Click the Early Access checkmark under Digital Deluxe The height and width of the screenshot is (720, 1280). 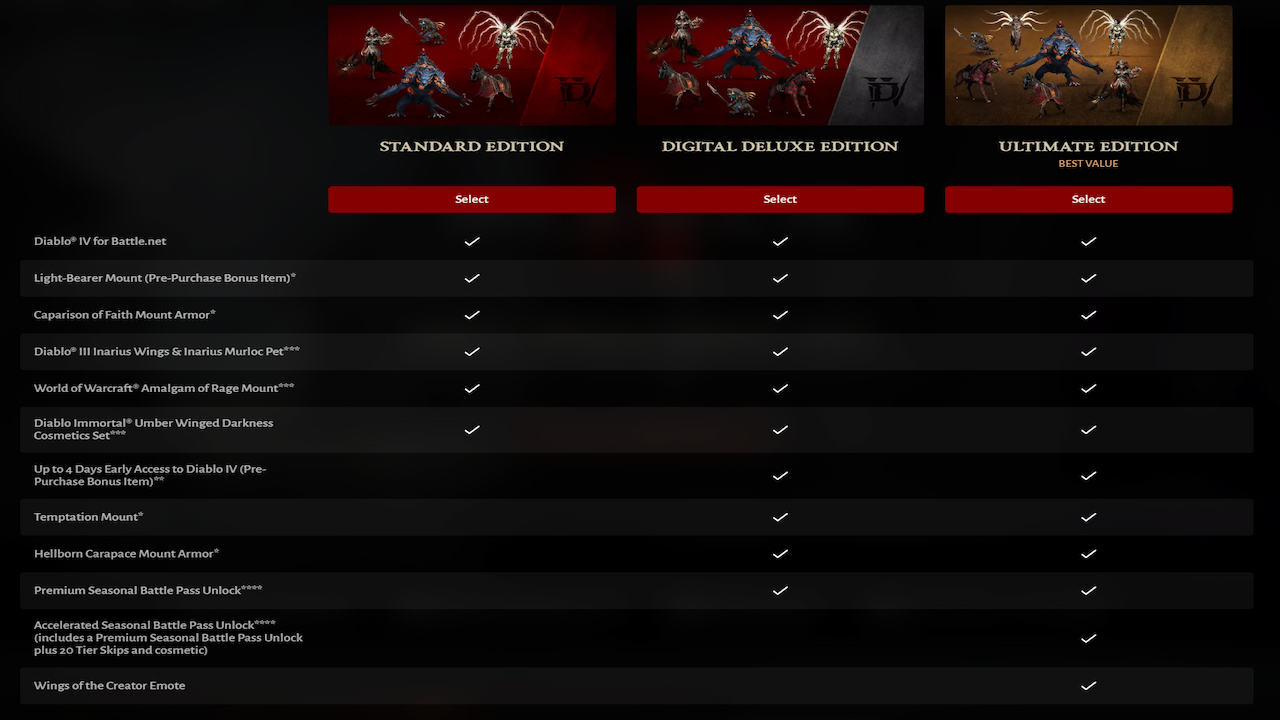coord(780,476)
